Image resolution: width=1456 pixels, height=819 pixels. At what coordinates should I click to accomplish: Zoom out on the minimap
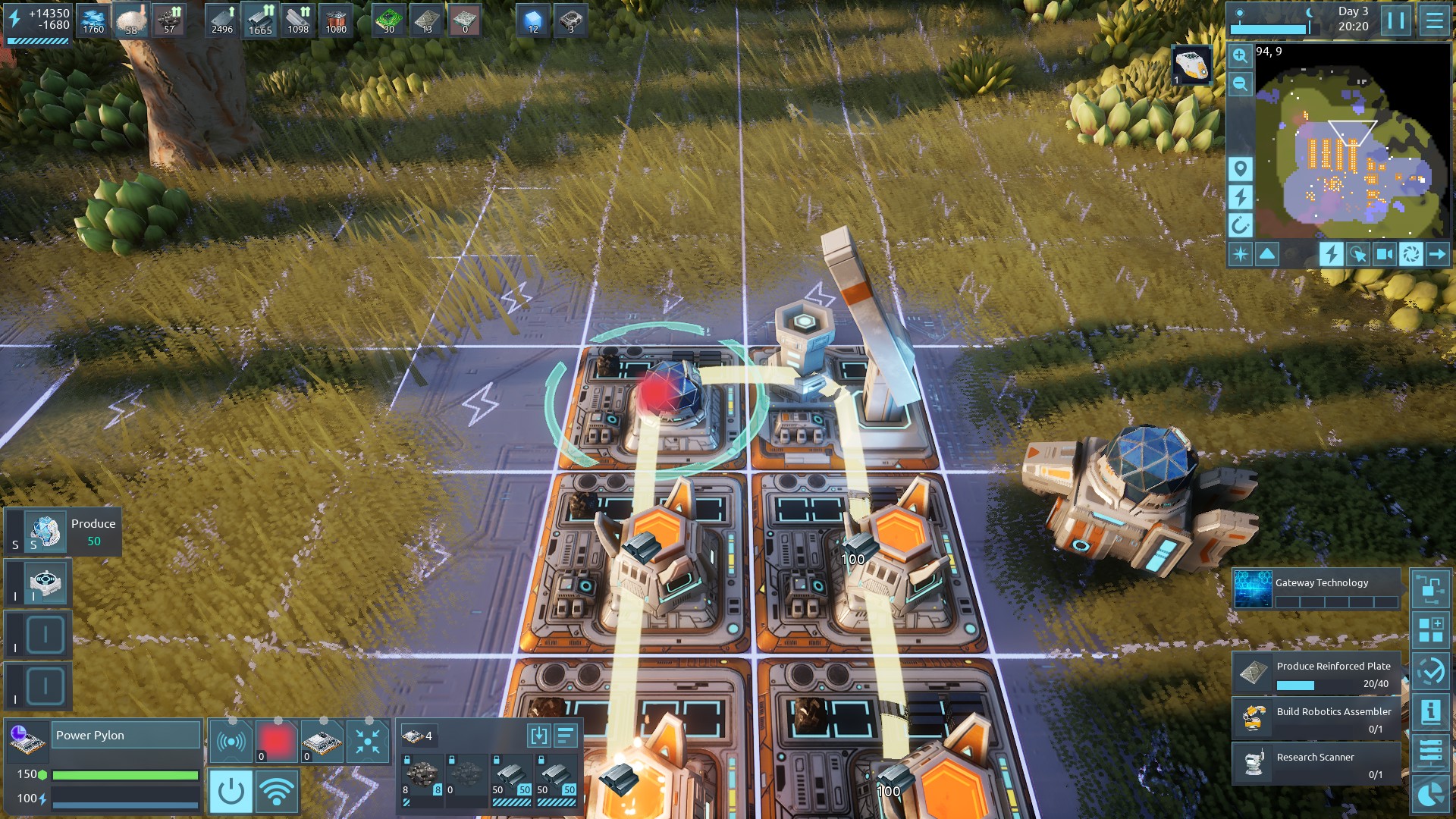(1240, 83)
